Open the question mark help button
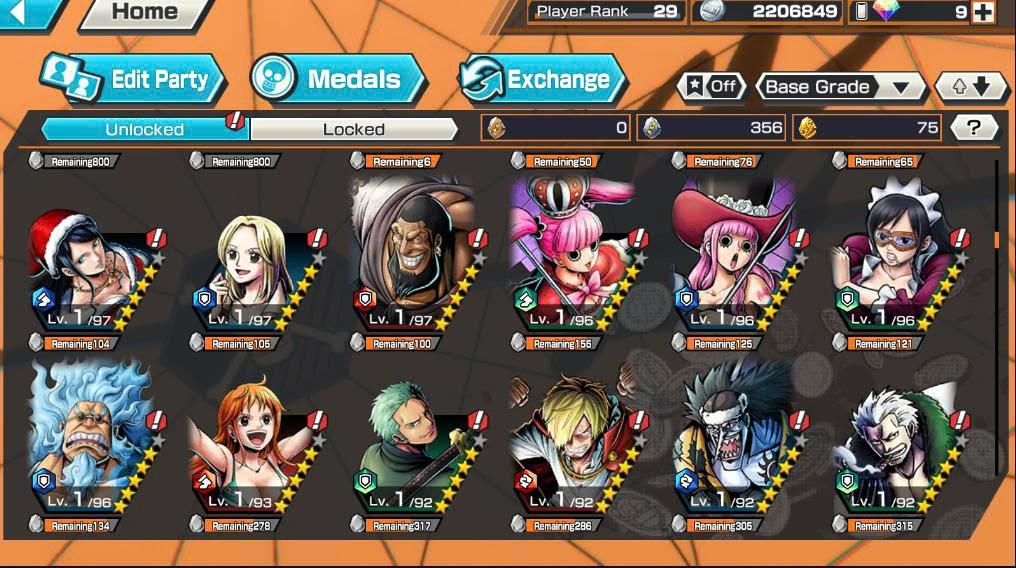The width and height of the screenshot is (1016, 568). (x=974, y=127)
